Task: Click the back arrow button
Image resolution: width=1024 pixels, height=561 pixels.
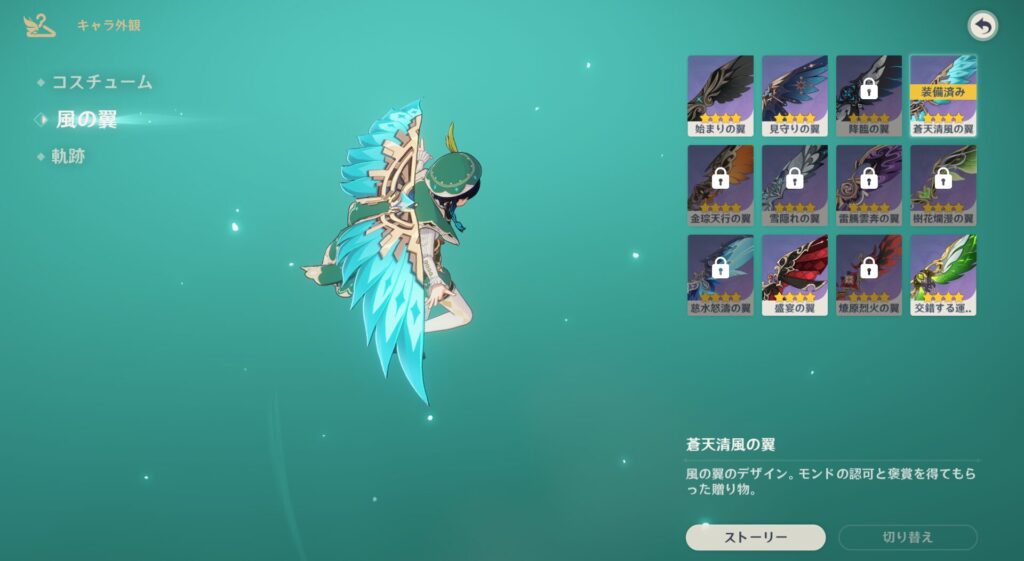Action: (x=983, y=27)
